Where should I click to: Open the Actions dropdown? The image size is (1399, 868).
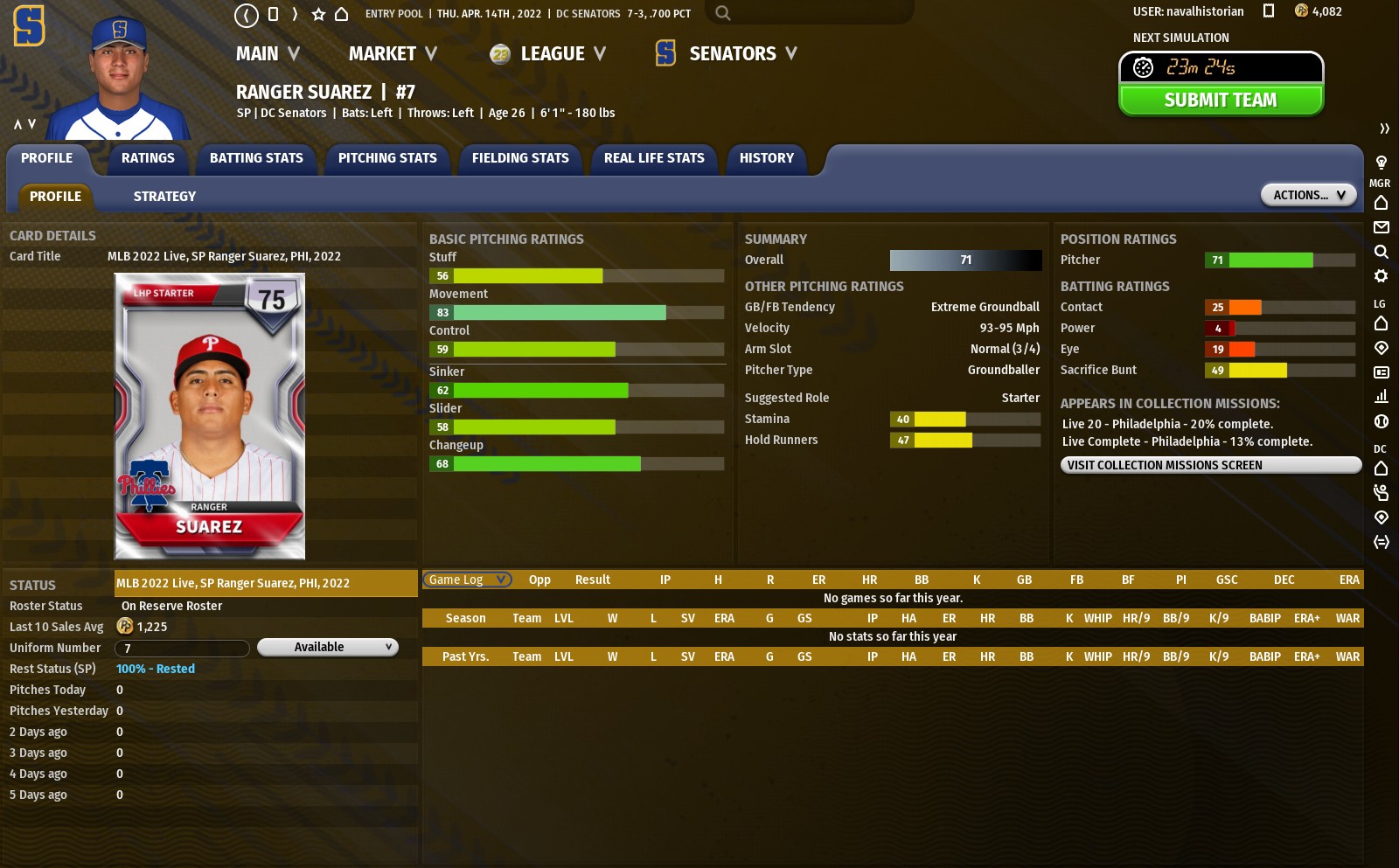tap(1308, 195)
